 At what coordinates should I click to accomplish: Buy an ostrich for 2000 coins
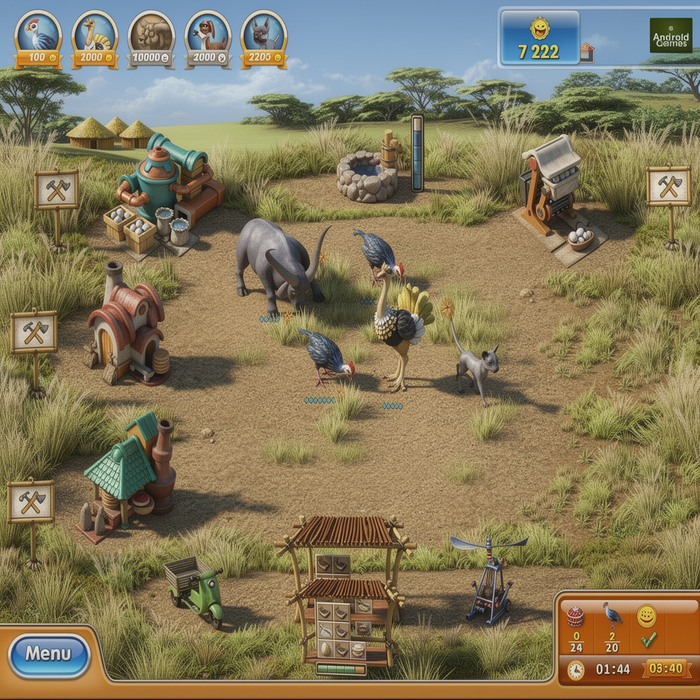point(95,37)
